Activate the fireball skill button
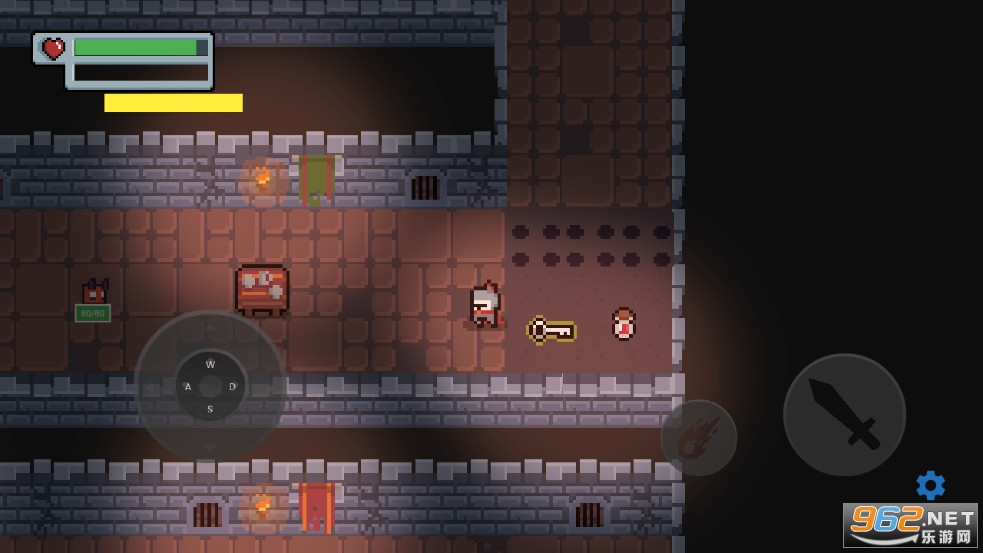The image size is (983, 553). [x=698, y=438]
